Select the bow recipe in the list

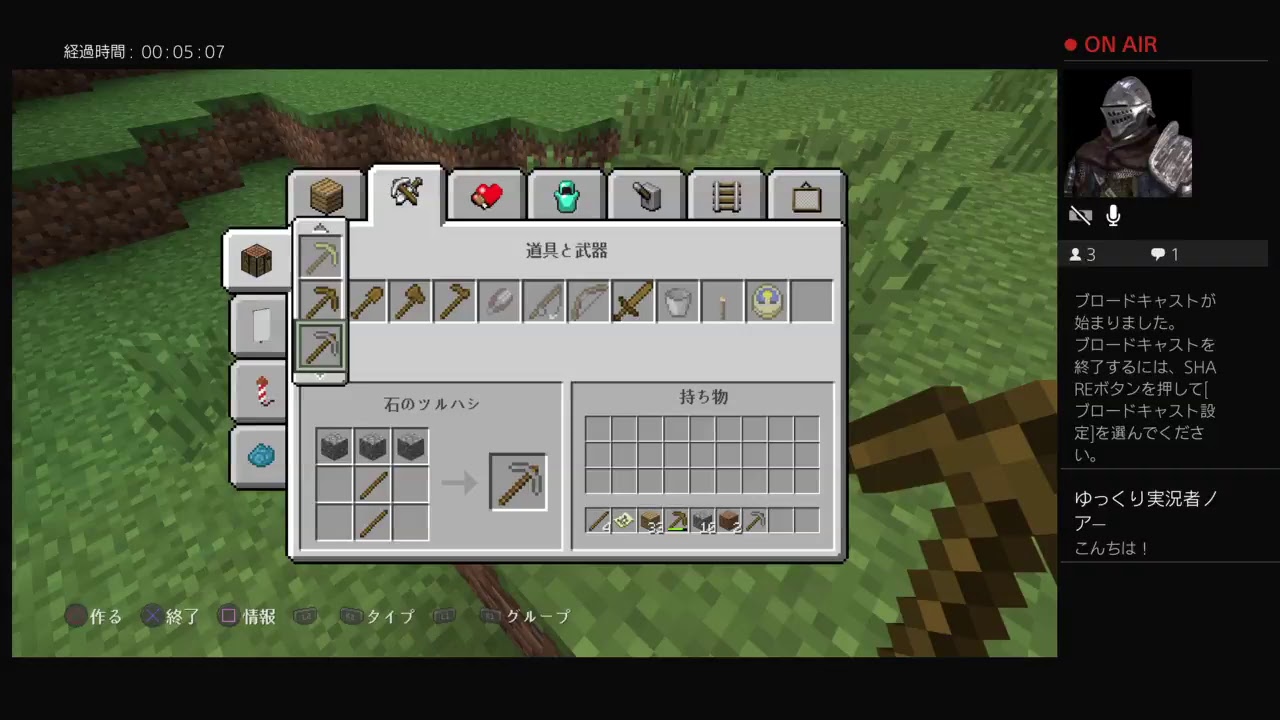[x=588, y=302]
